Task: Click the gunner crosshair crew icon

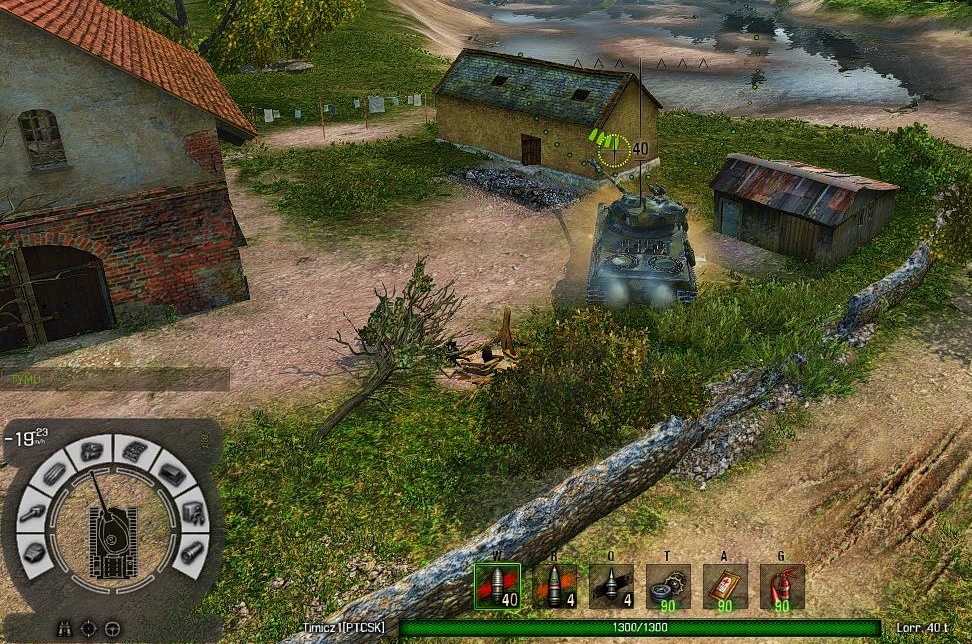Action: 88,628
